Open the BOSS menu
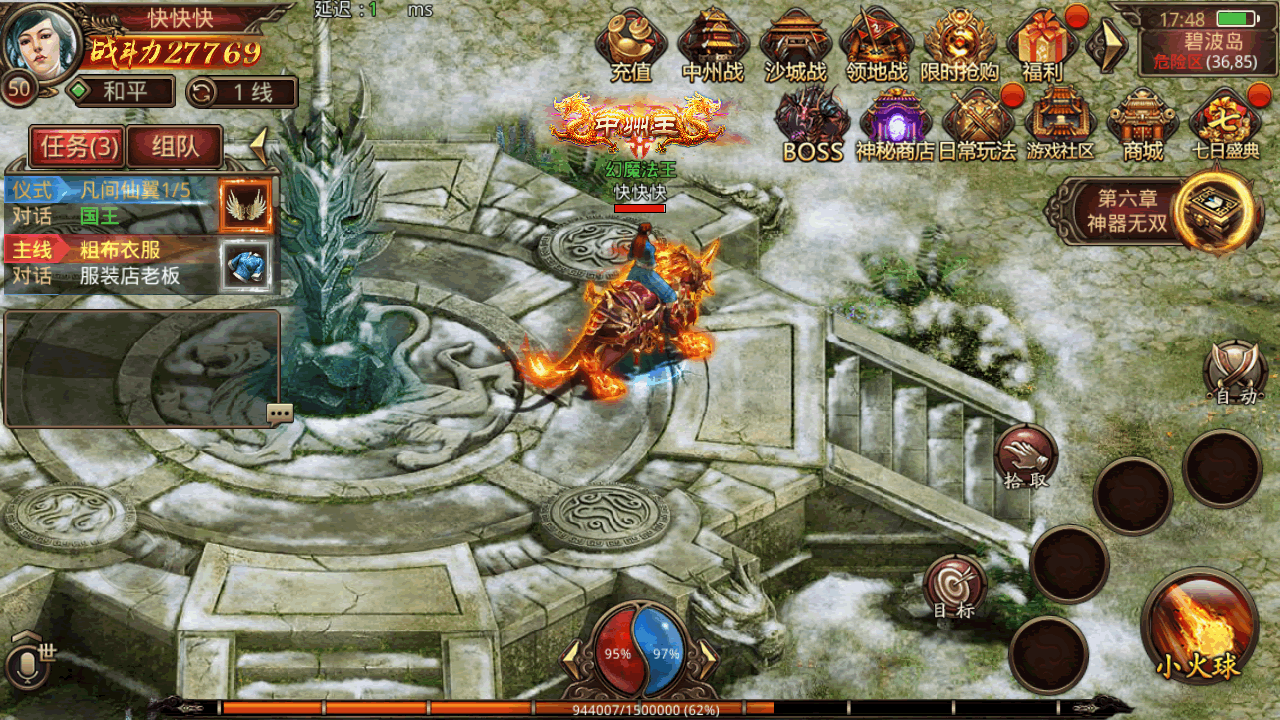The height and width of the screenshot is (720, 1280). [812, 123]
